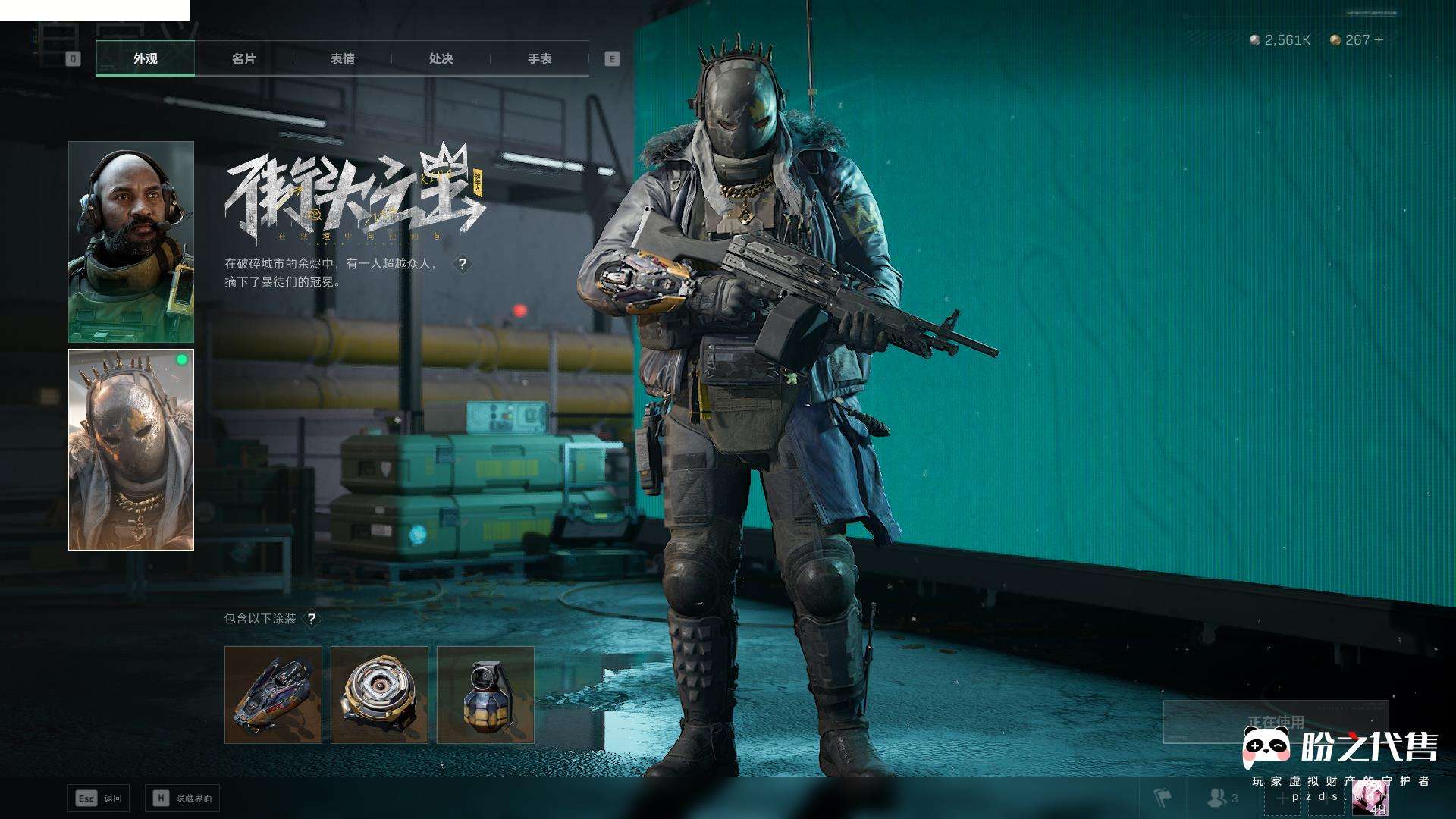Switch to the 处决 execution tab
The image size is (1456, 819).
click(x=441, y=58)
